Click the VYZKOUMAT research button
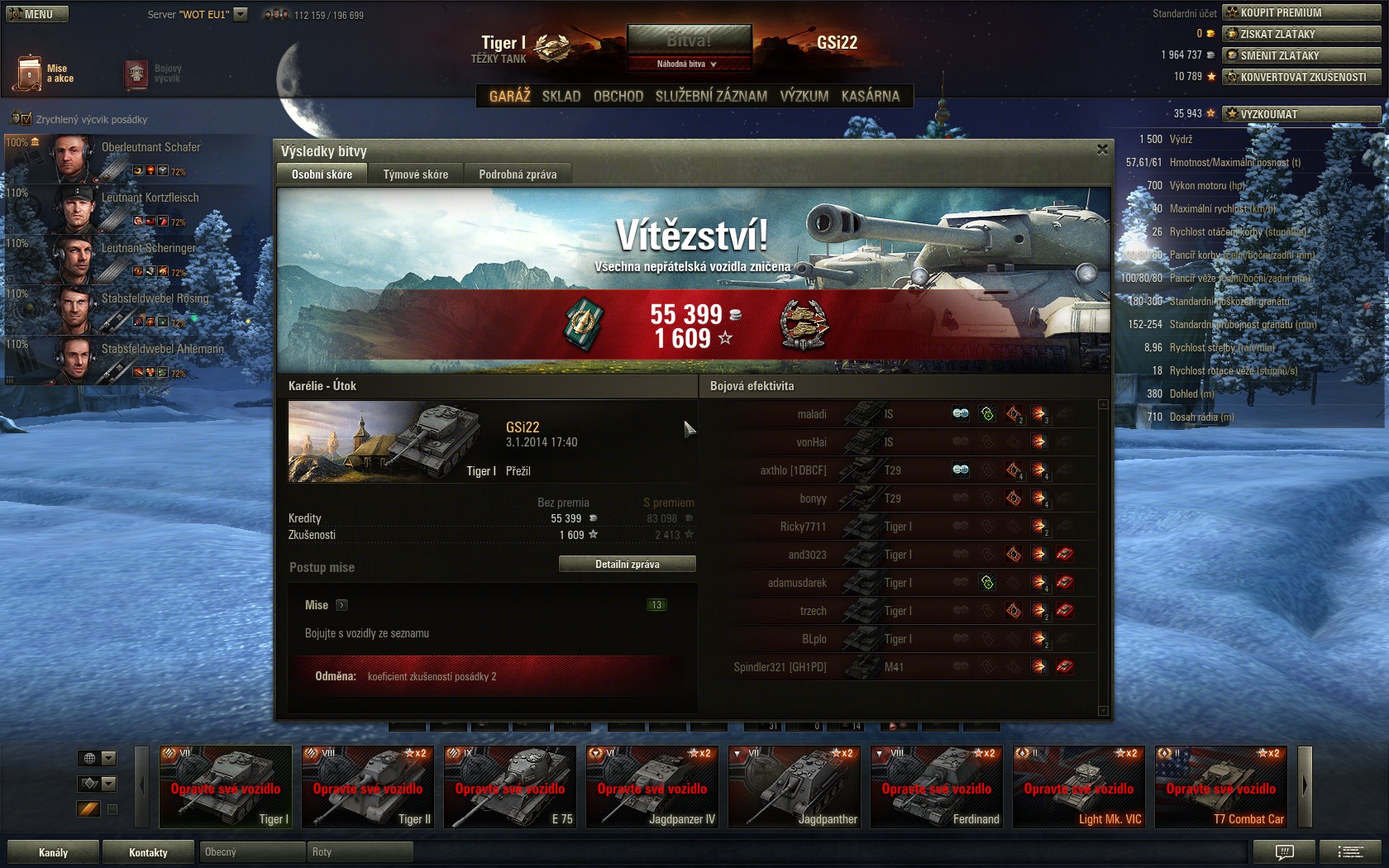Screen dimensions: 1389x868 point(1301,114)
